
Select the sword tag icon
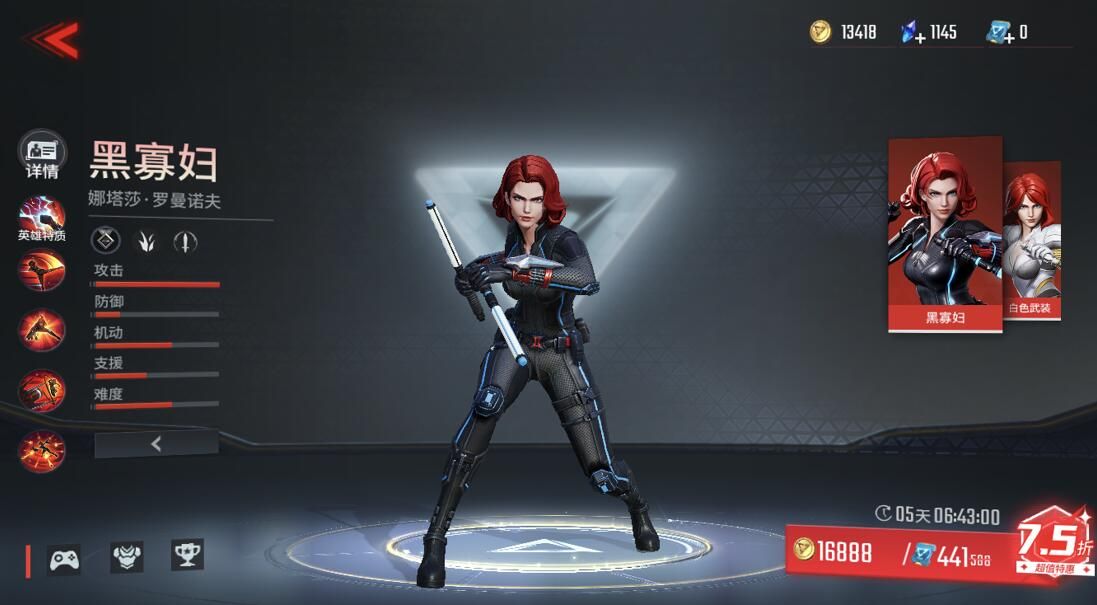[185, 240]
